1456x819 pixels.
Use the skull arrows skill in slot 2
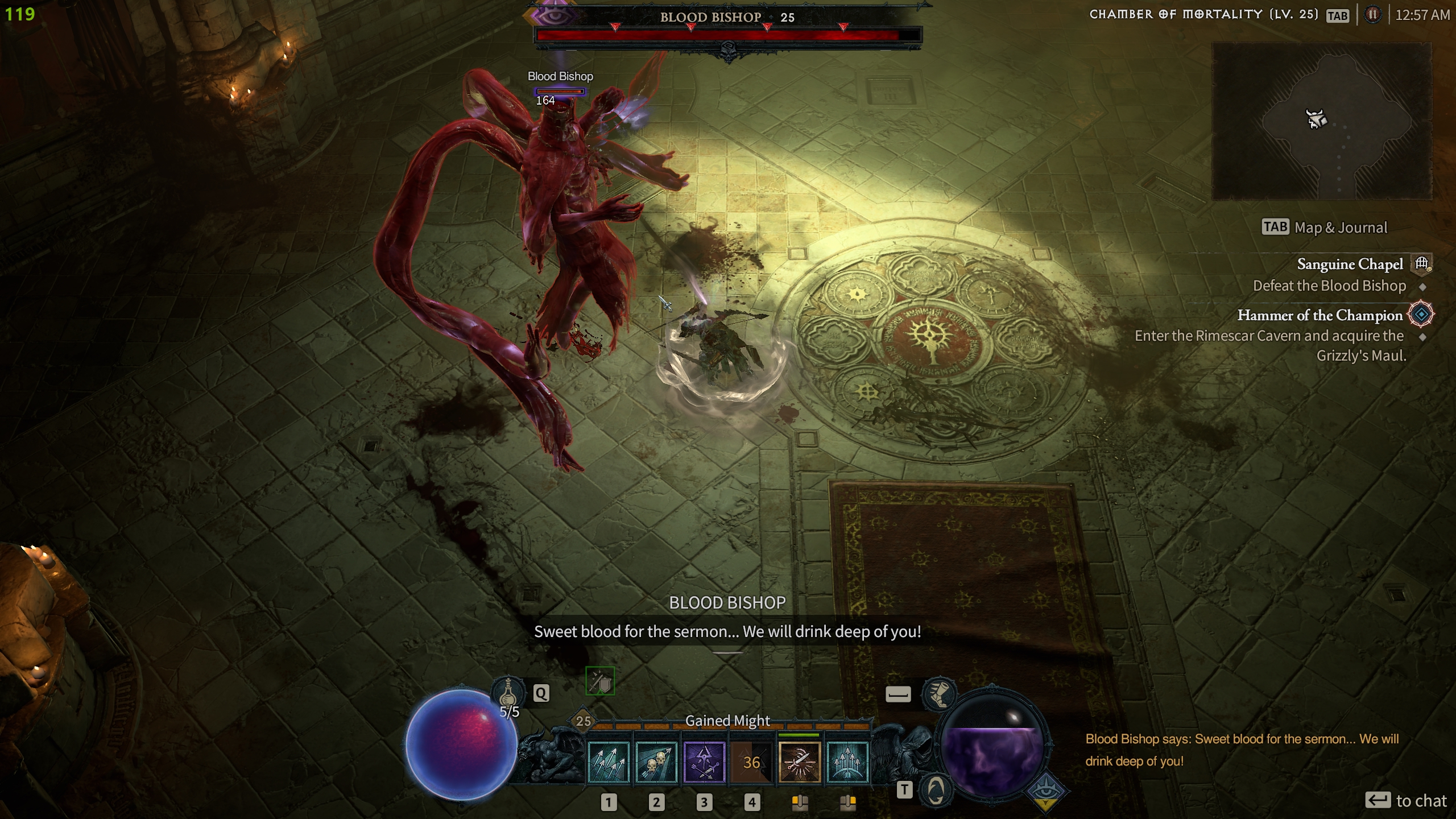656,762
